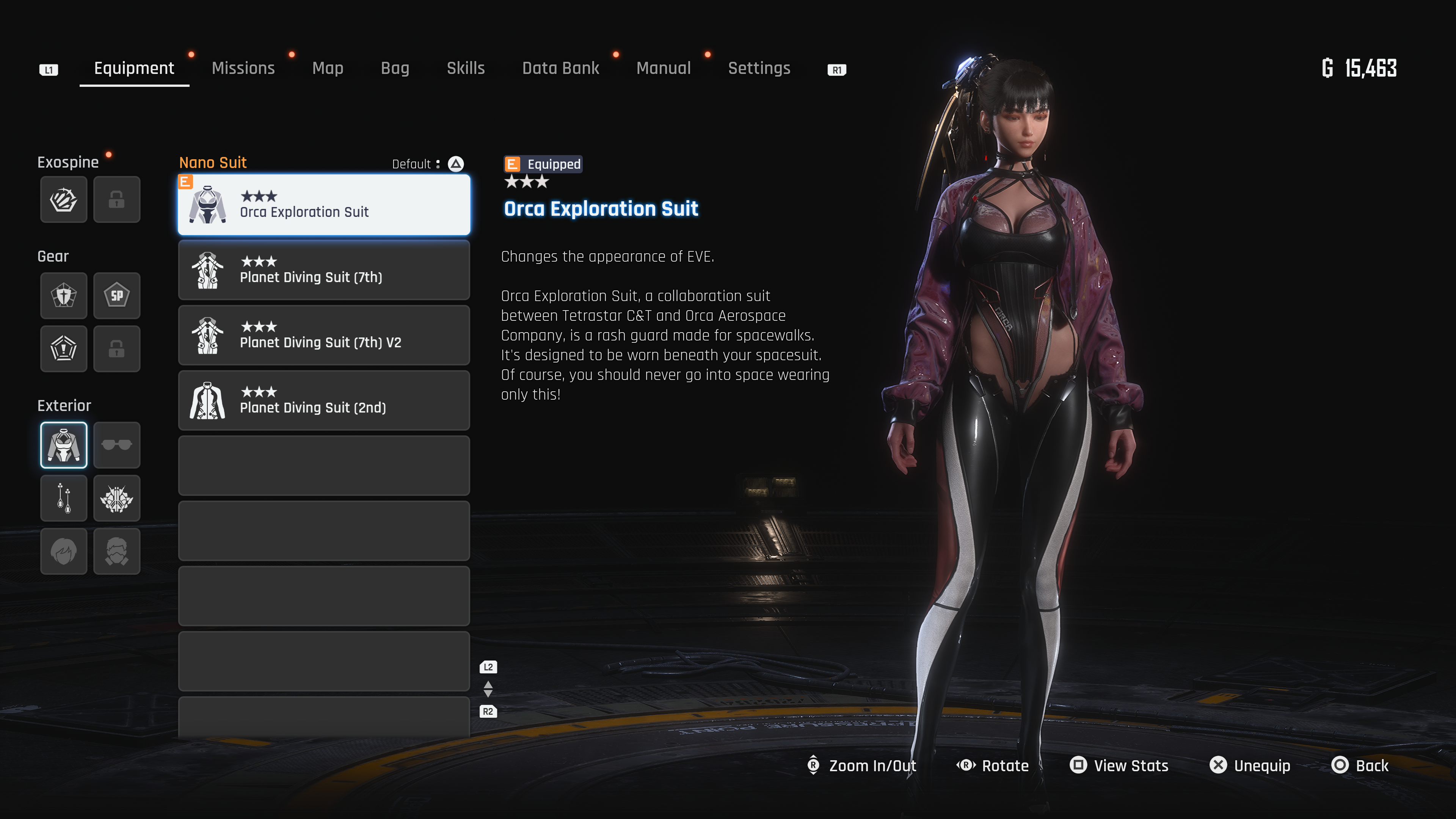Click View Stats in the bottom bar

coord(1119,765)
